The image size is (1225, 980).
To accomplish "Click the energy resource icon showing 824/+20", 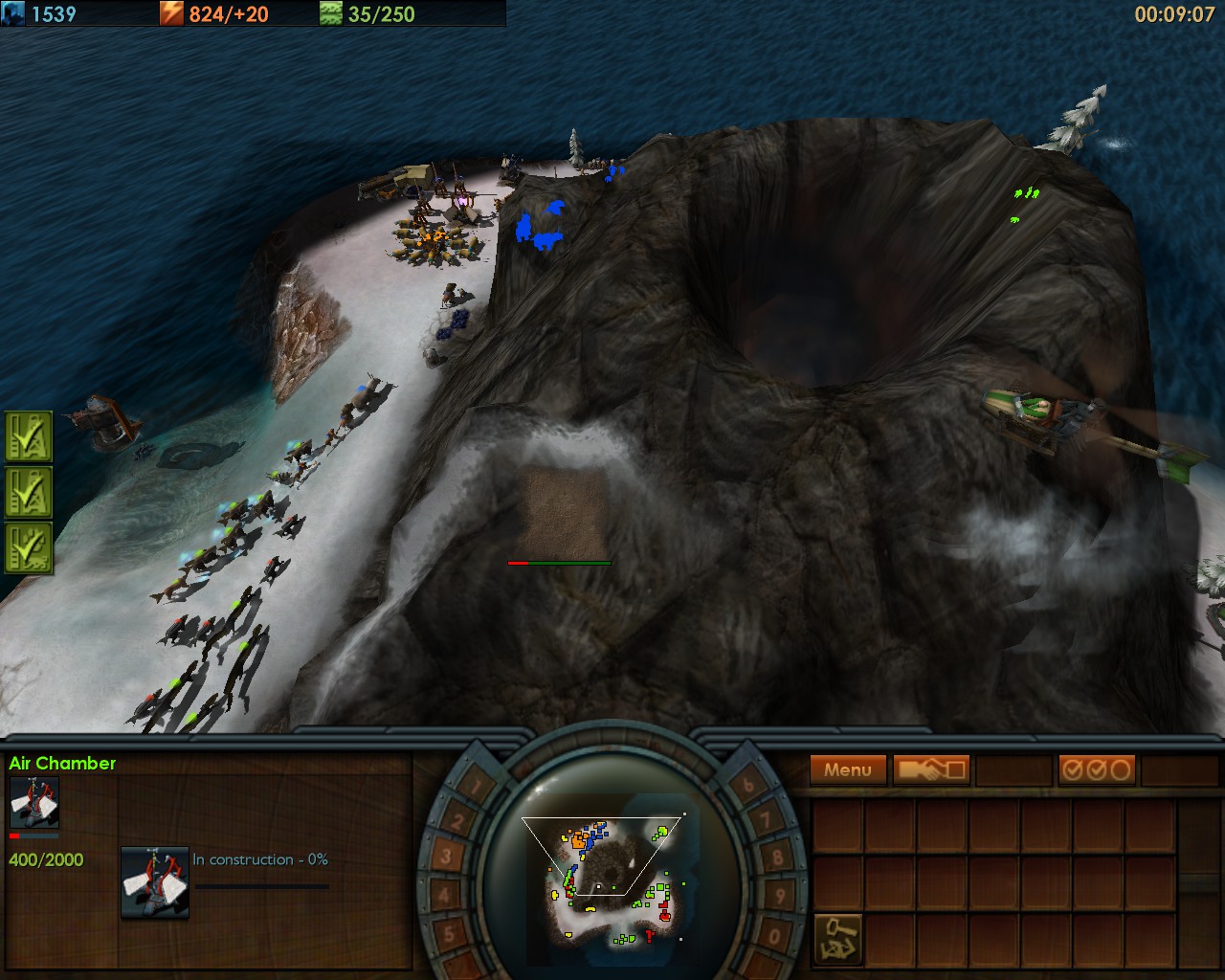I will [170, 13].
